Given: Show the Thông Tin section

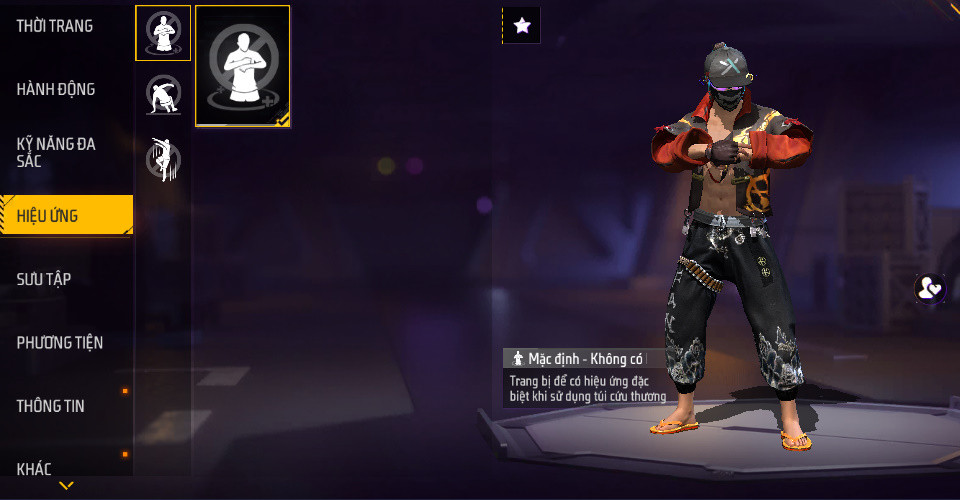Looking at the screenshot, I should pos(51,406).
